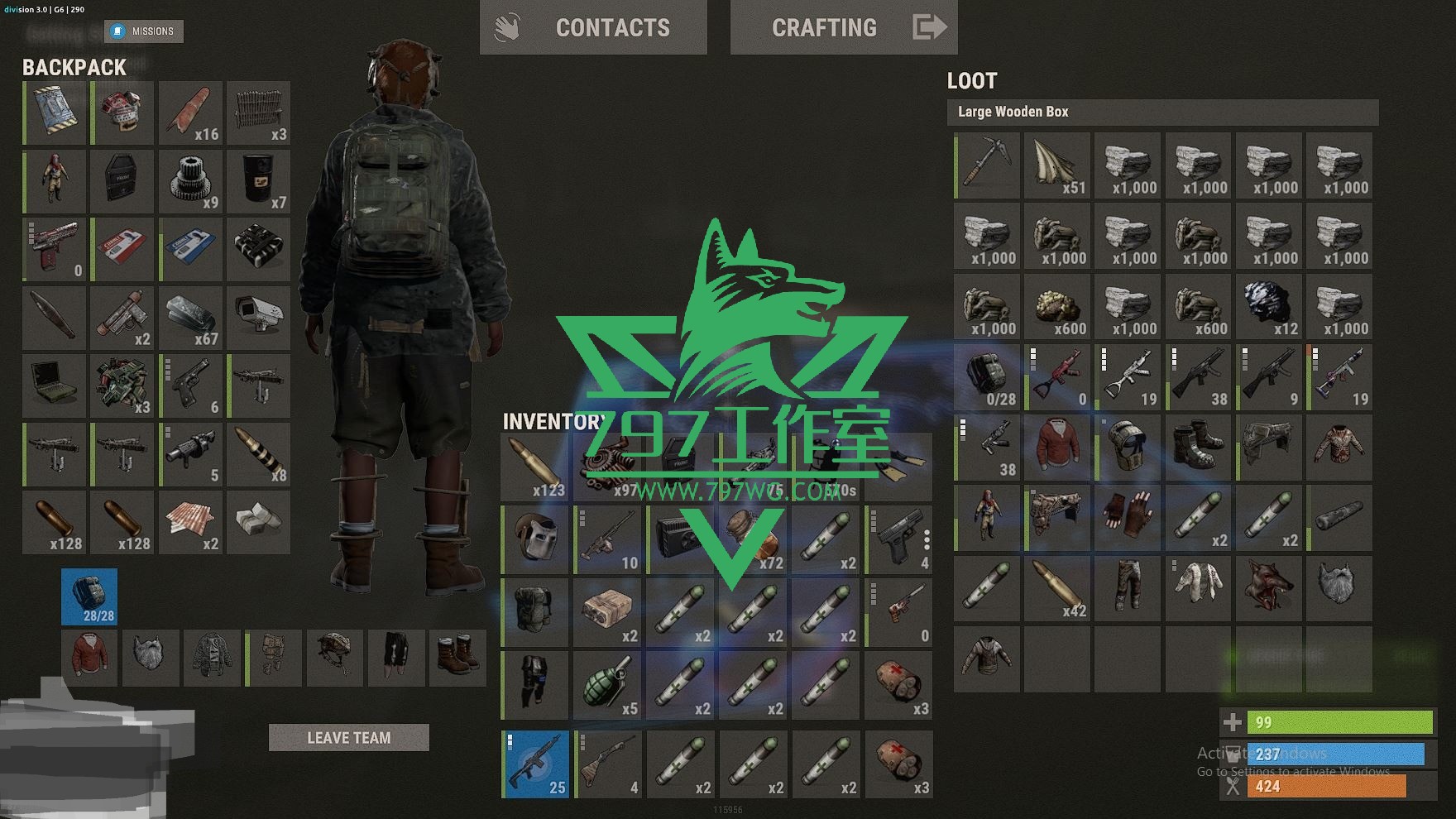Viewport: 1456px width, 819px height.
Task: Take the pickaxe from the wooden box
Action: 987,165
